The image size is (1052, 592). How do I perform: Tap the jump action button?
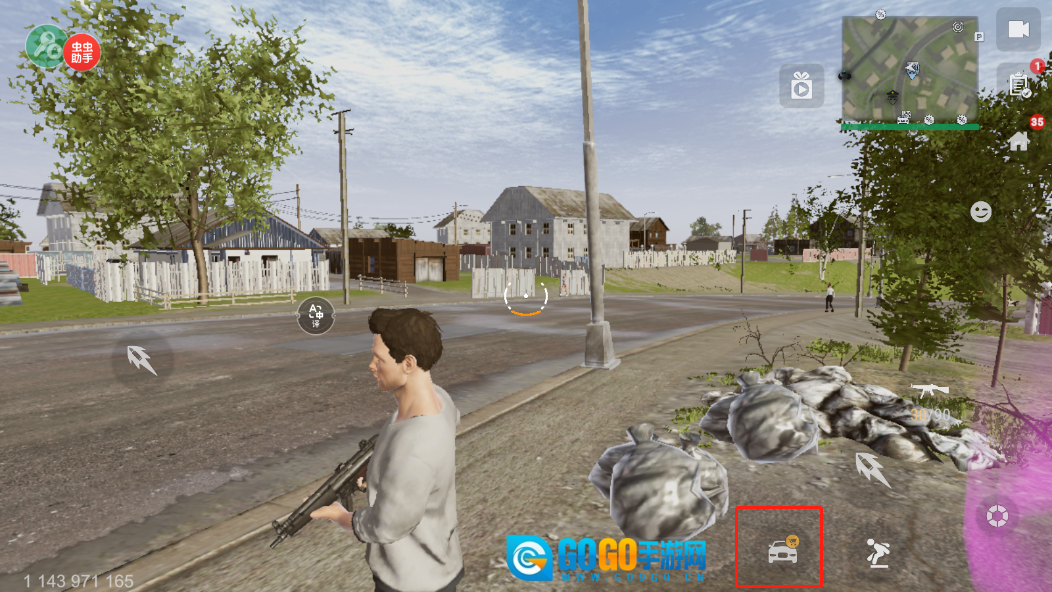tap(878, 551)
